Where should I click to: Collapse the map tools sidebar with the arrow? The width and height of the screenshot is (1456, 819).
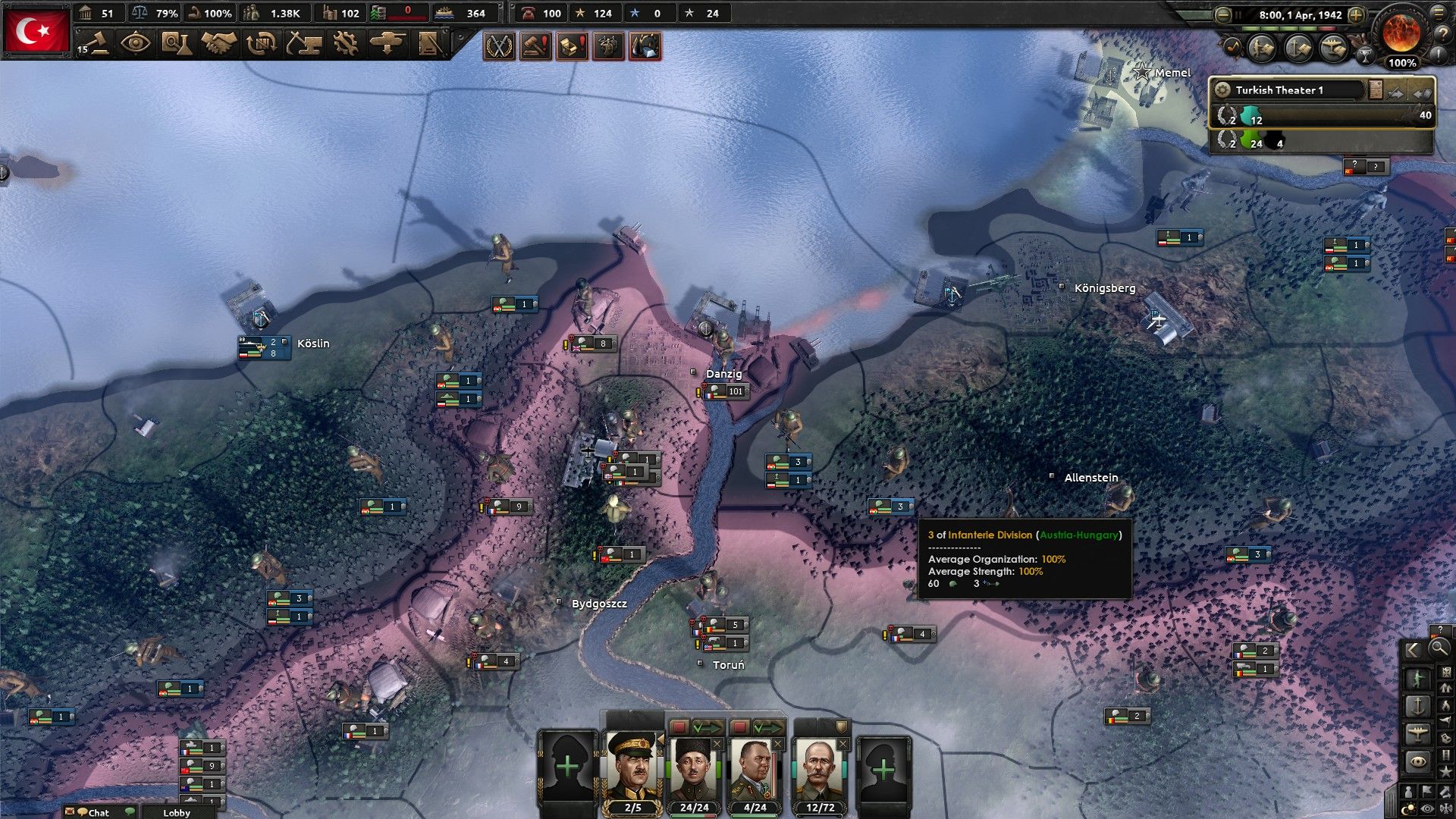click(1412, 648)
